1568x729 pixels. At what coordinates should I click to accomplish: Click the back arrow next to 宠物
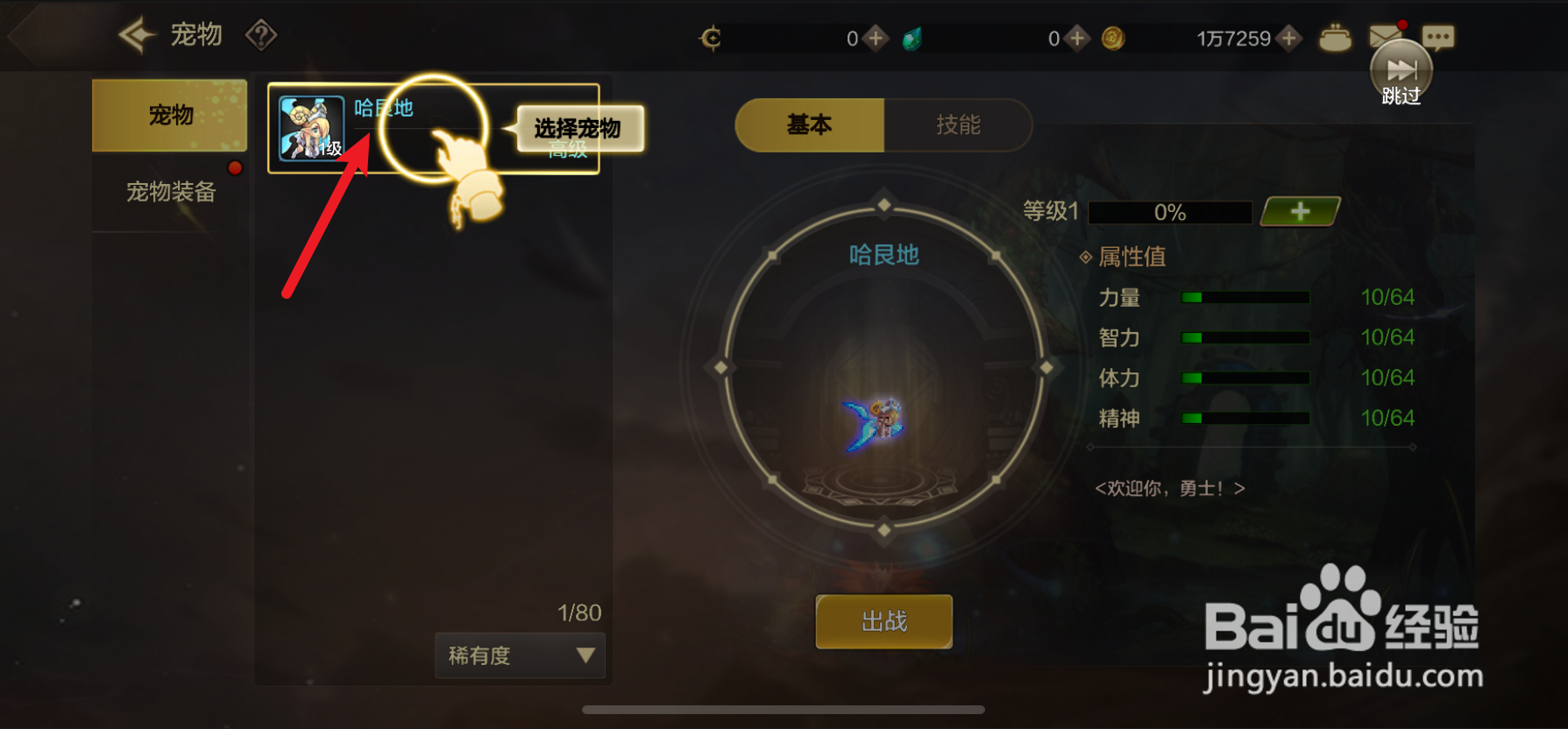pos(135,33)
